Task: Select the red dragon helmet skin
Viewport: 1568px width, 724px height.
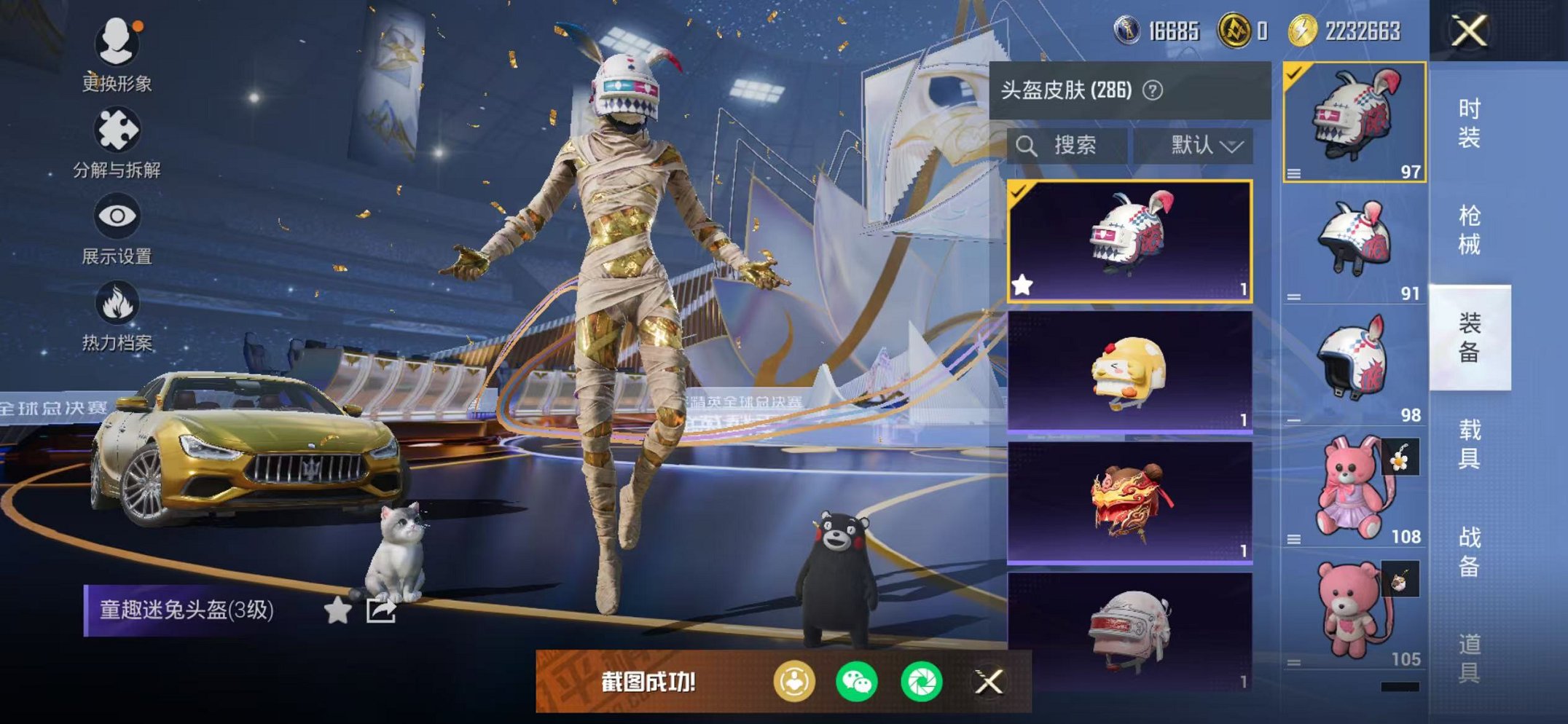Action: coord(1129,503)
